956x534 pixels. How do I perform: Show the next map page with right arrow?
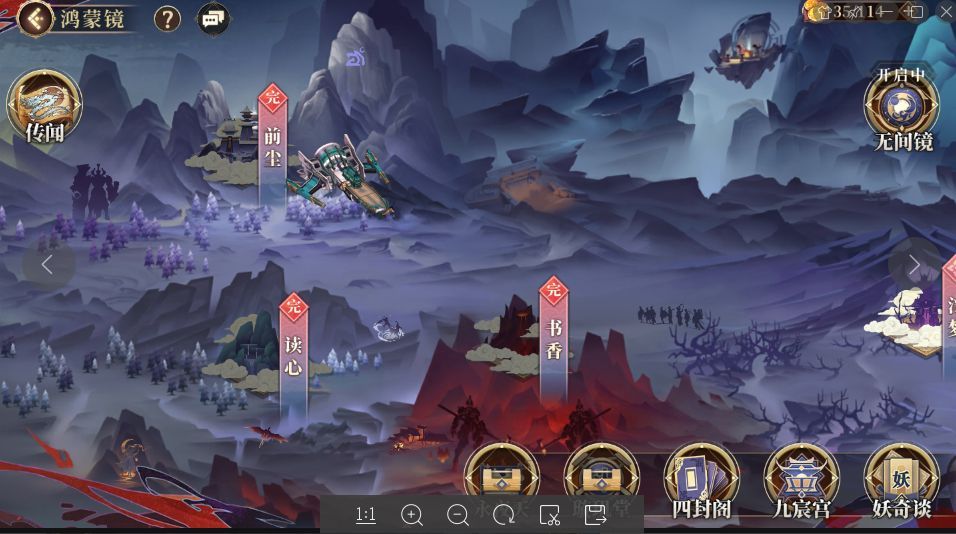pyautogui.click(x=913, y=264)
